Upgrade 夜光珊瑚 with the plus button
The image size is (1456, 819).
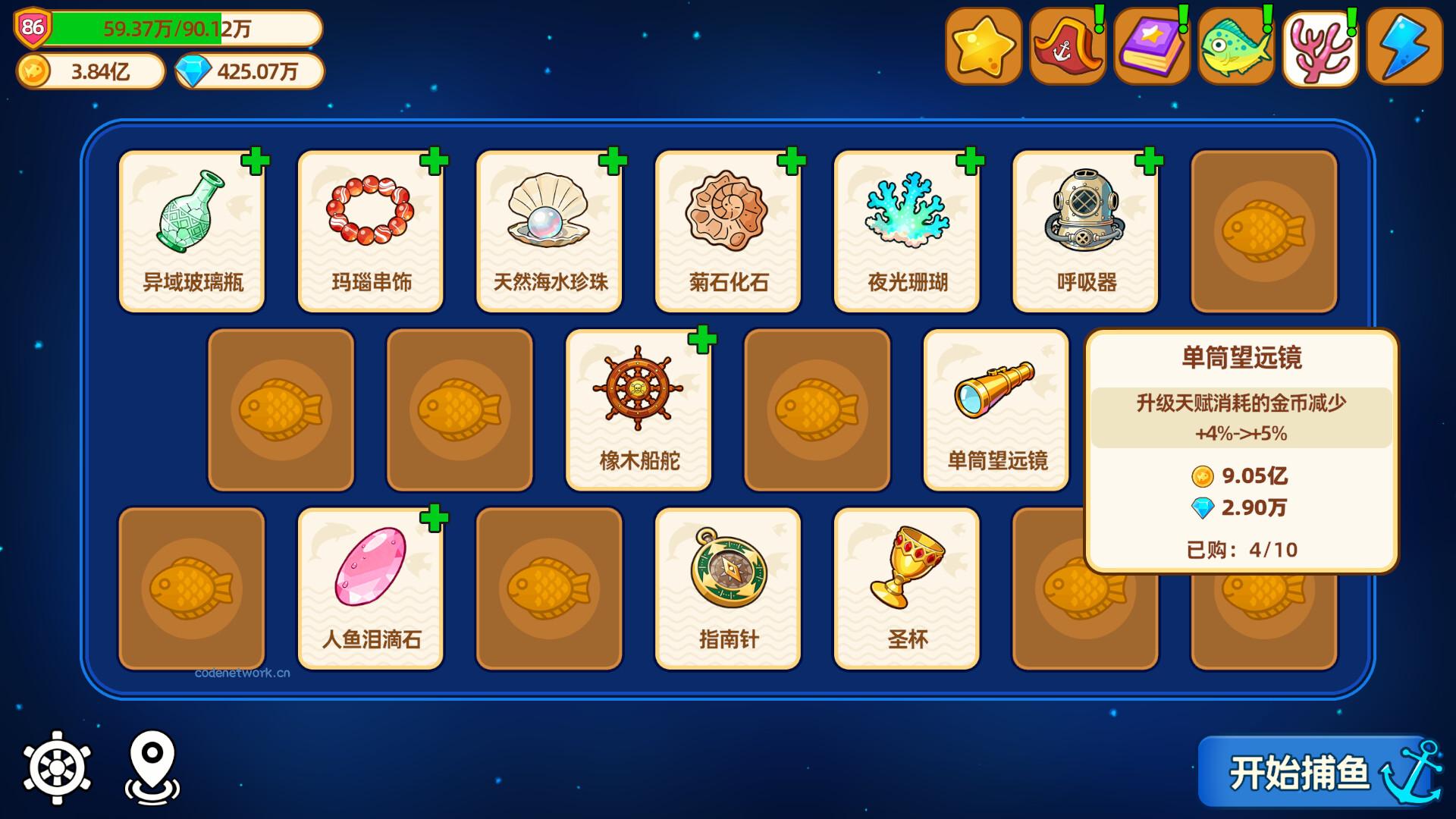click(969, 161)
